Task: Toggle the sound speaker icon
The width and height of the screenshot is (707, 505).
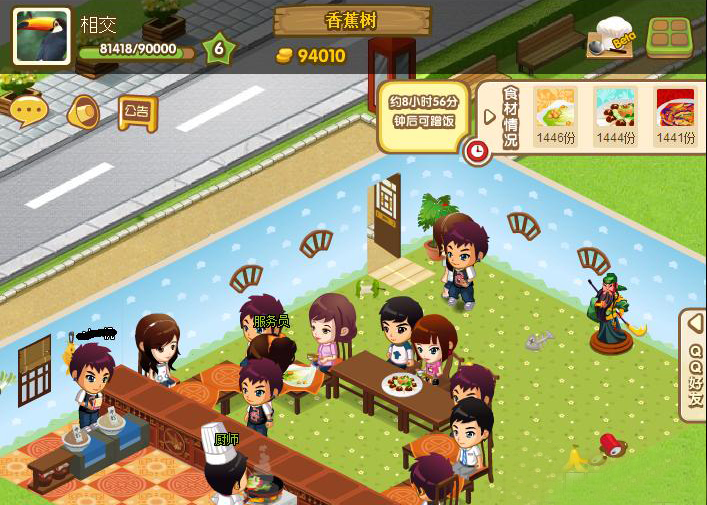Action: click(83, 113)
